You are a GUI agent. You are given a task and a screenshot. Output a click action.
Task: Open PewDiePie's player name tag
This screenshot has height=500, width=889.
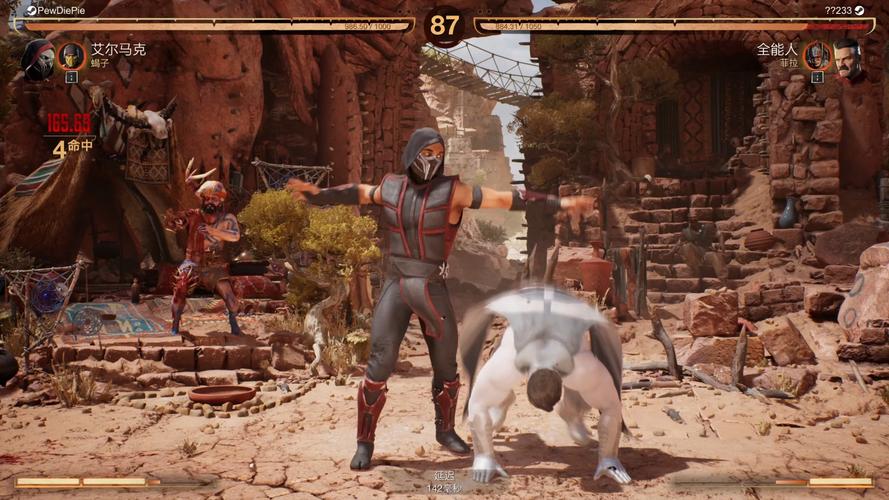[x=58, y=10]
